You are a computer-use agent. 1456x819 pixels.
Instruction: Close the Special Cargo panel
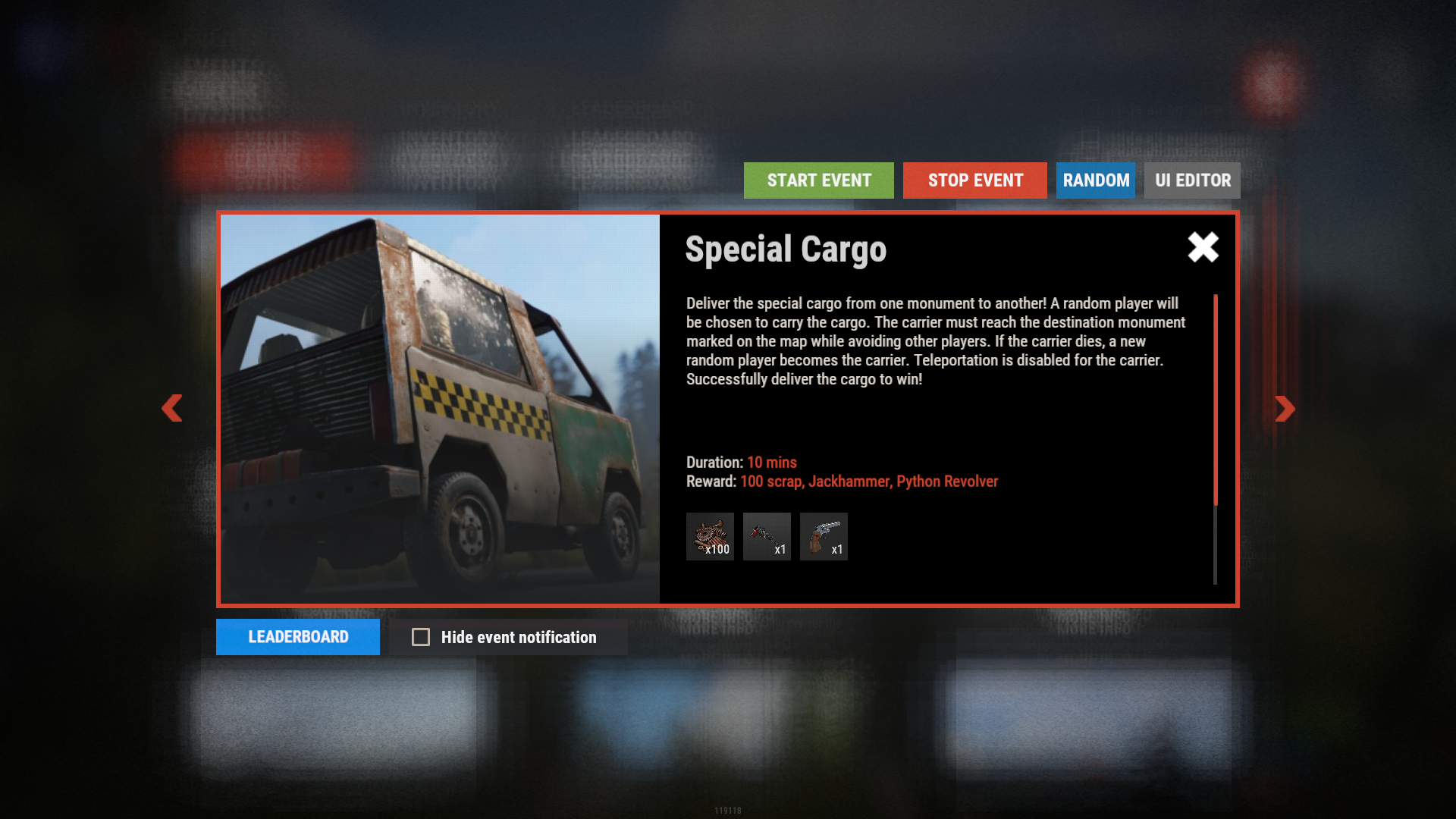click(x=1203, y=247)
